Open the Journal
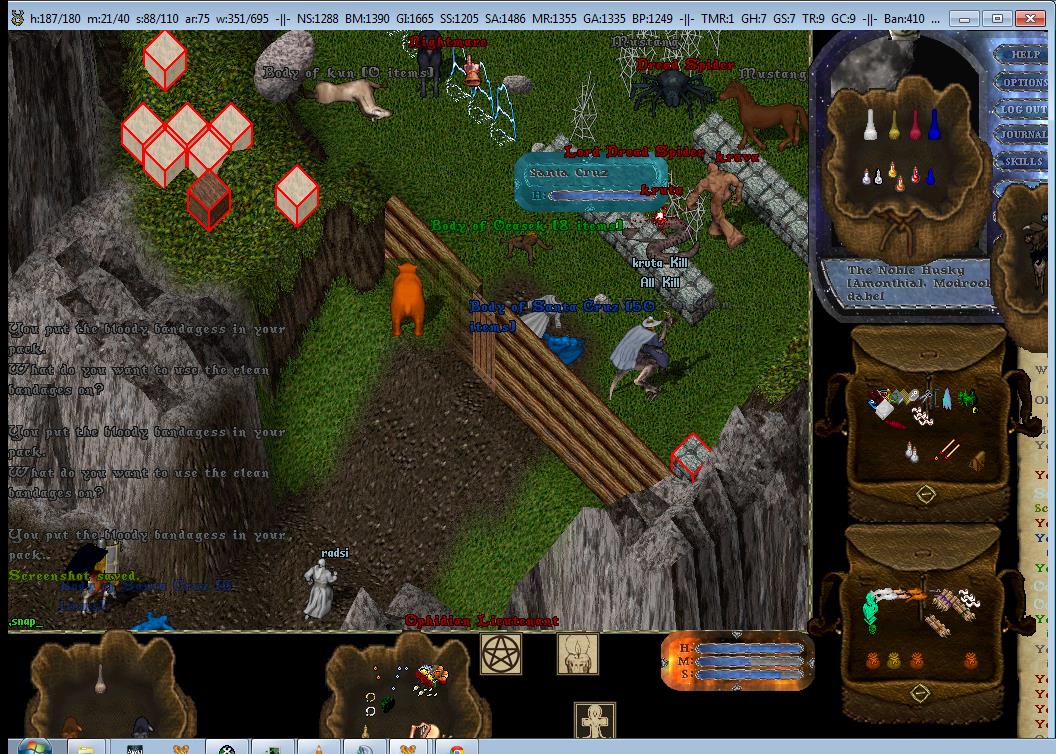This screenshot has height=754, width=1056. click(1025, 135)
